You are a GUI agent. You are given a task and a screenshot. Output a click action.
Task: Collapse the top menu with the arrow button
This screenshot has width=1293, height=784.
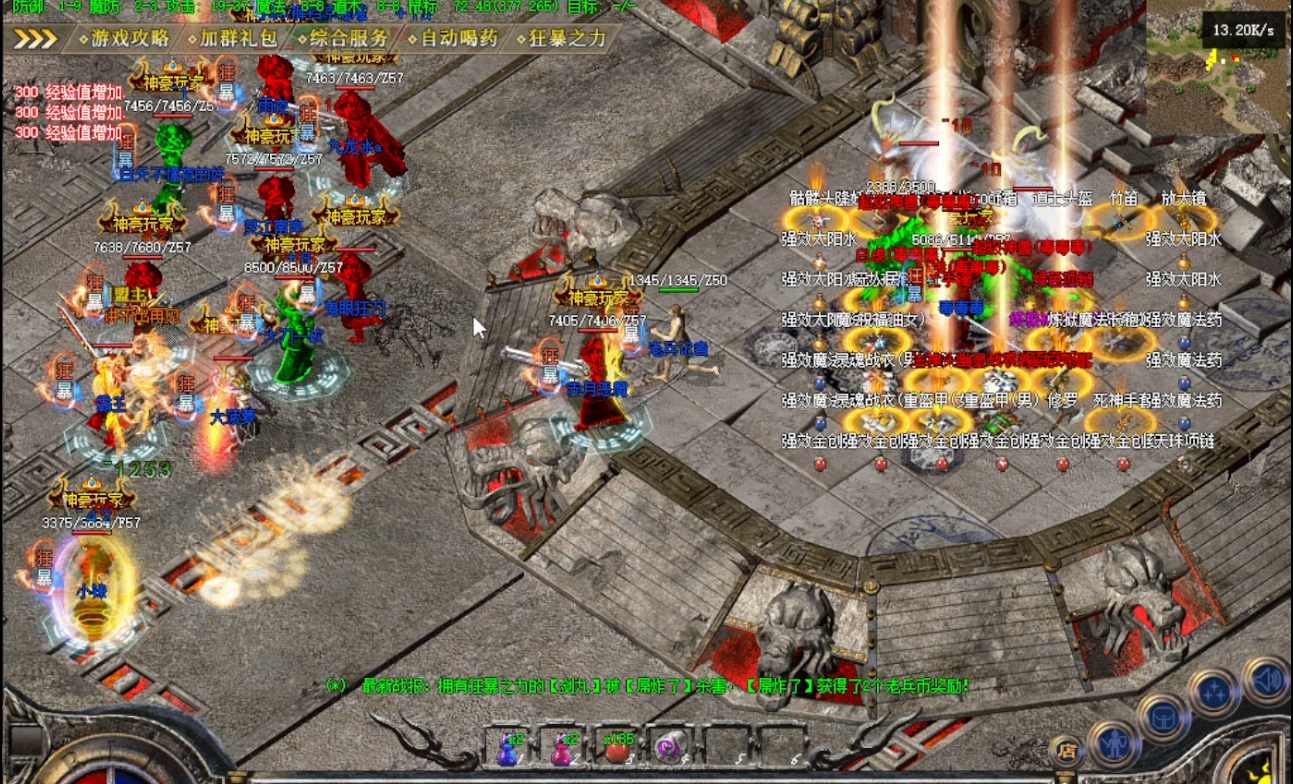35,39
